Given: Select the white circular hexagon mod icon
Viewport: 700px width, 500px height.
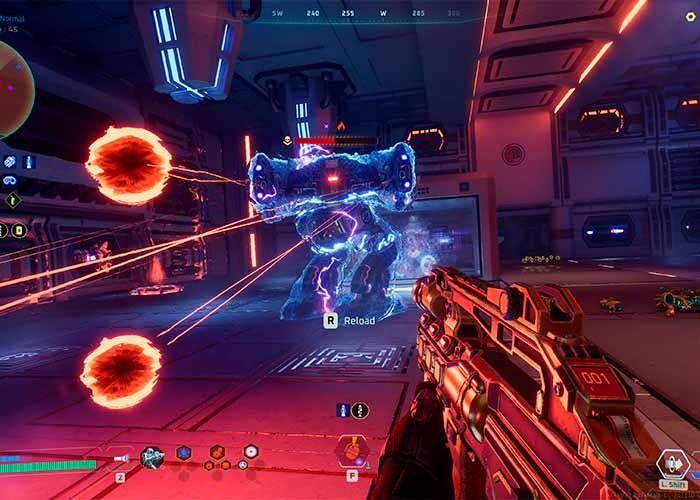Looking at the screenshot, I should [x=250, y=452].
